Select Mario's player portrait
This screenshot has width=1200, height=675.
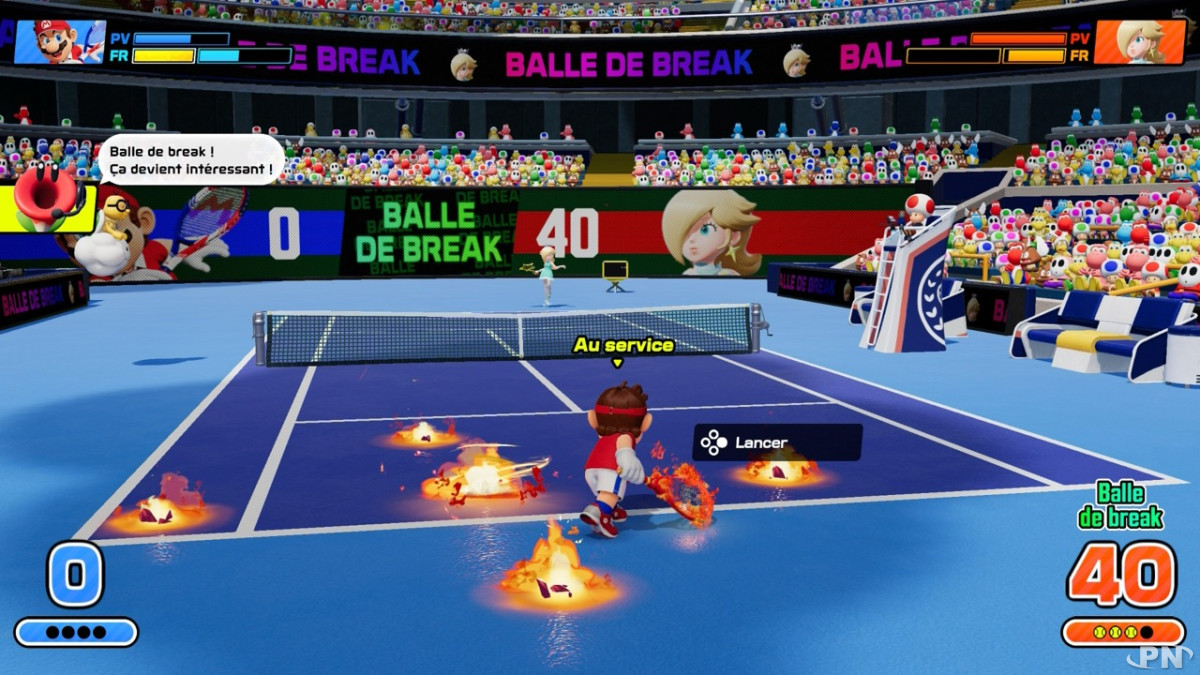(60, 42)
